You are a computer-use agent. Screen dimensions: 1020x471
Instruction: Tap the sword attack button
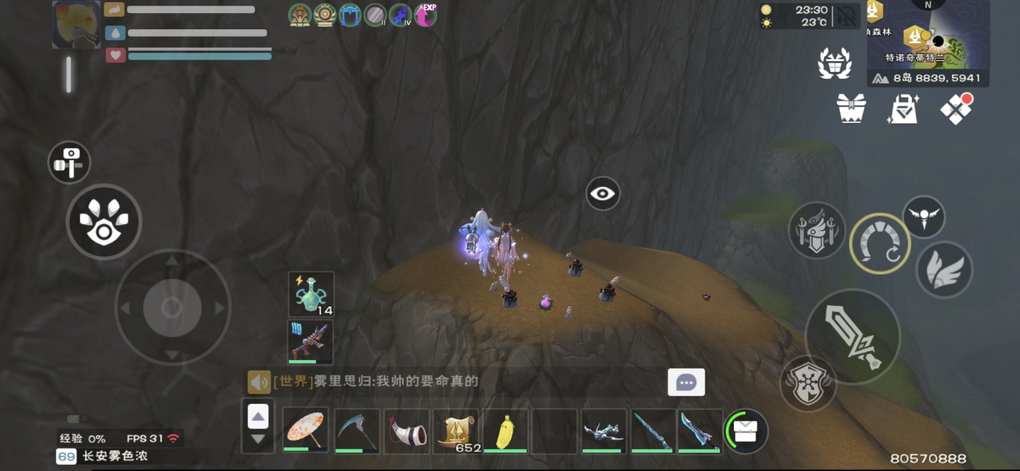[852, 336]
